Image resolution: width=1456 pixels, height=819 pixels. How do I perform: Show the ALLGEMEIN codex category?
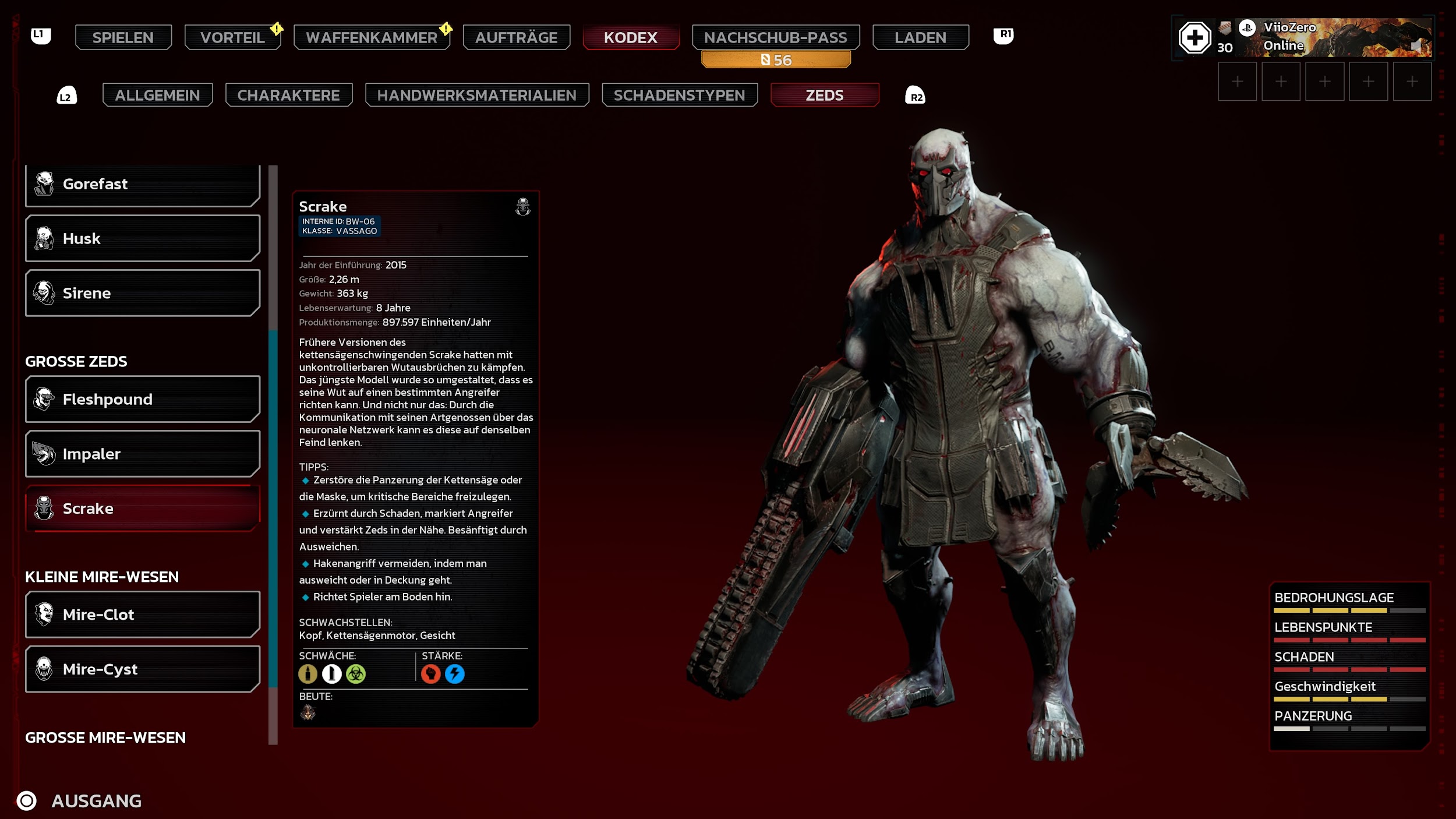[x=157, y=95]
